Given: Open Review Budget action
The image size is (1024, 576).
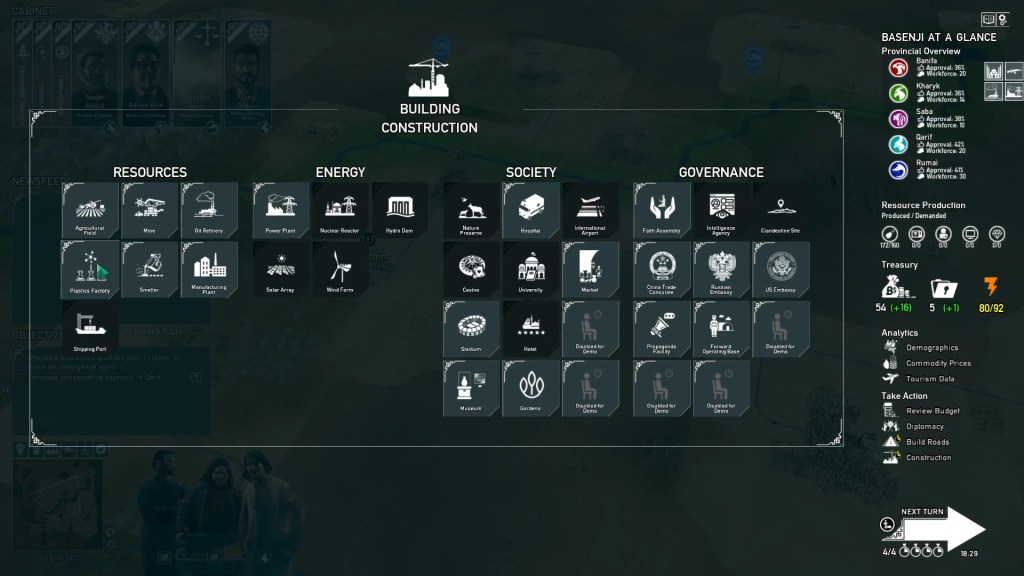Looking at the screenshot, I should coord(932,411).
